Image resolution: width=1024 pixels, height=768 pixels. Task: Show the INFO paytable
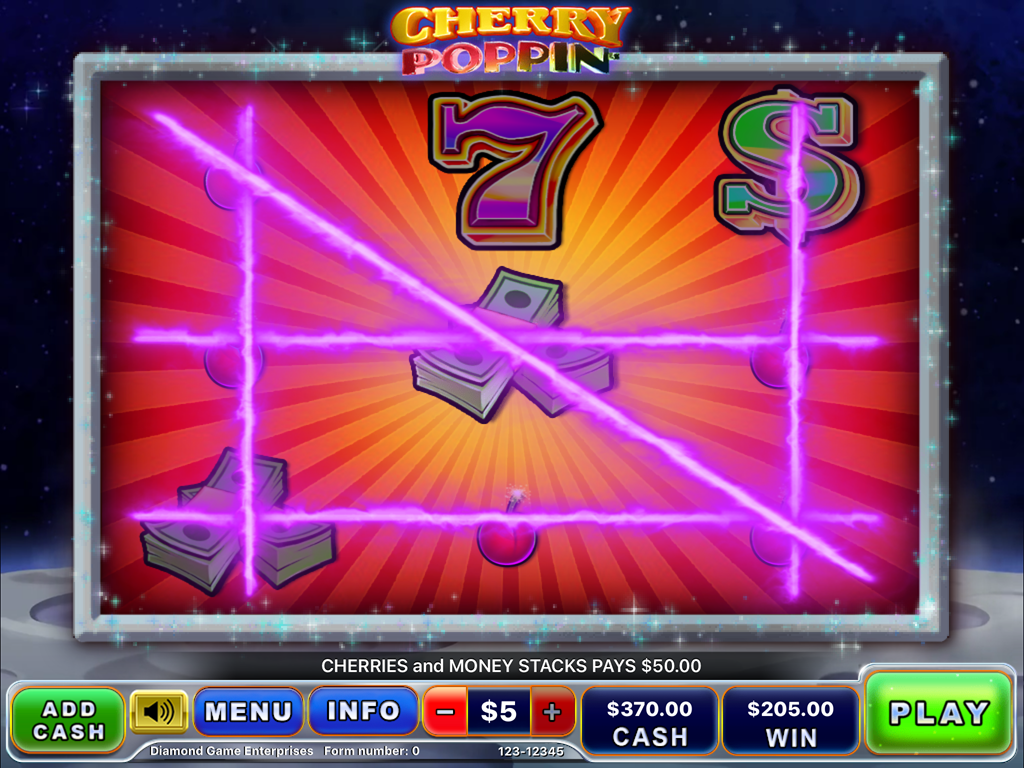(363, 711)
